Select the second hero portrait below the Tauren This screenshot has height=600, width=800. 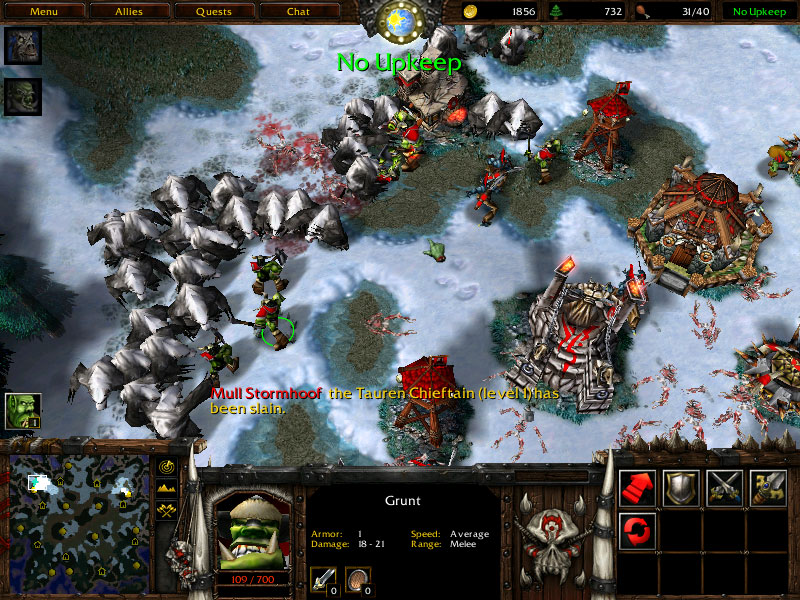(22, 96)
